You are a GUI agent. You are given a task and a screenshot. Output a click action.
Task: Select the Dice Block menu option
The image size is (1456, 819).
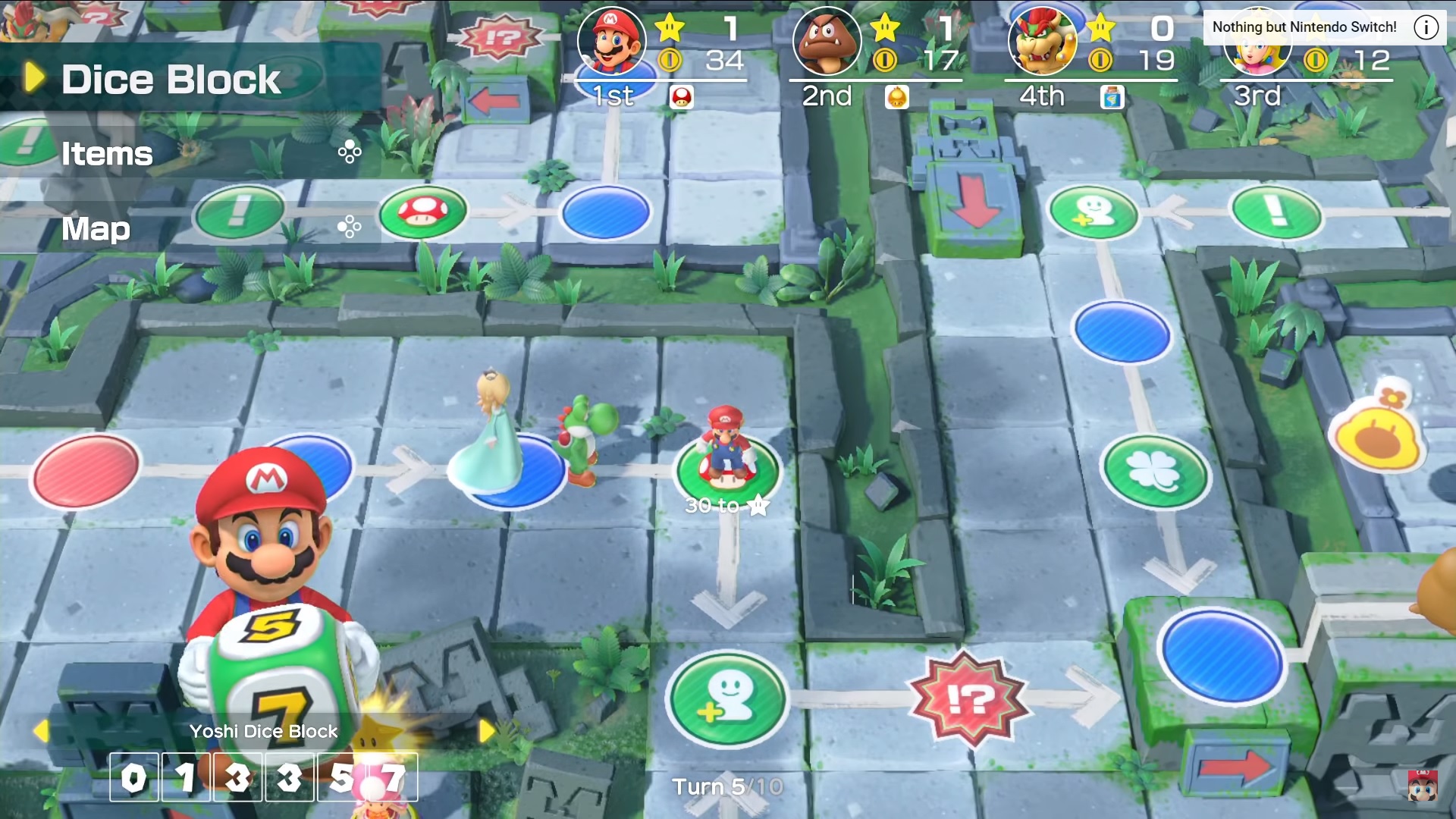tap(171, 80)
